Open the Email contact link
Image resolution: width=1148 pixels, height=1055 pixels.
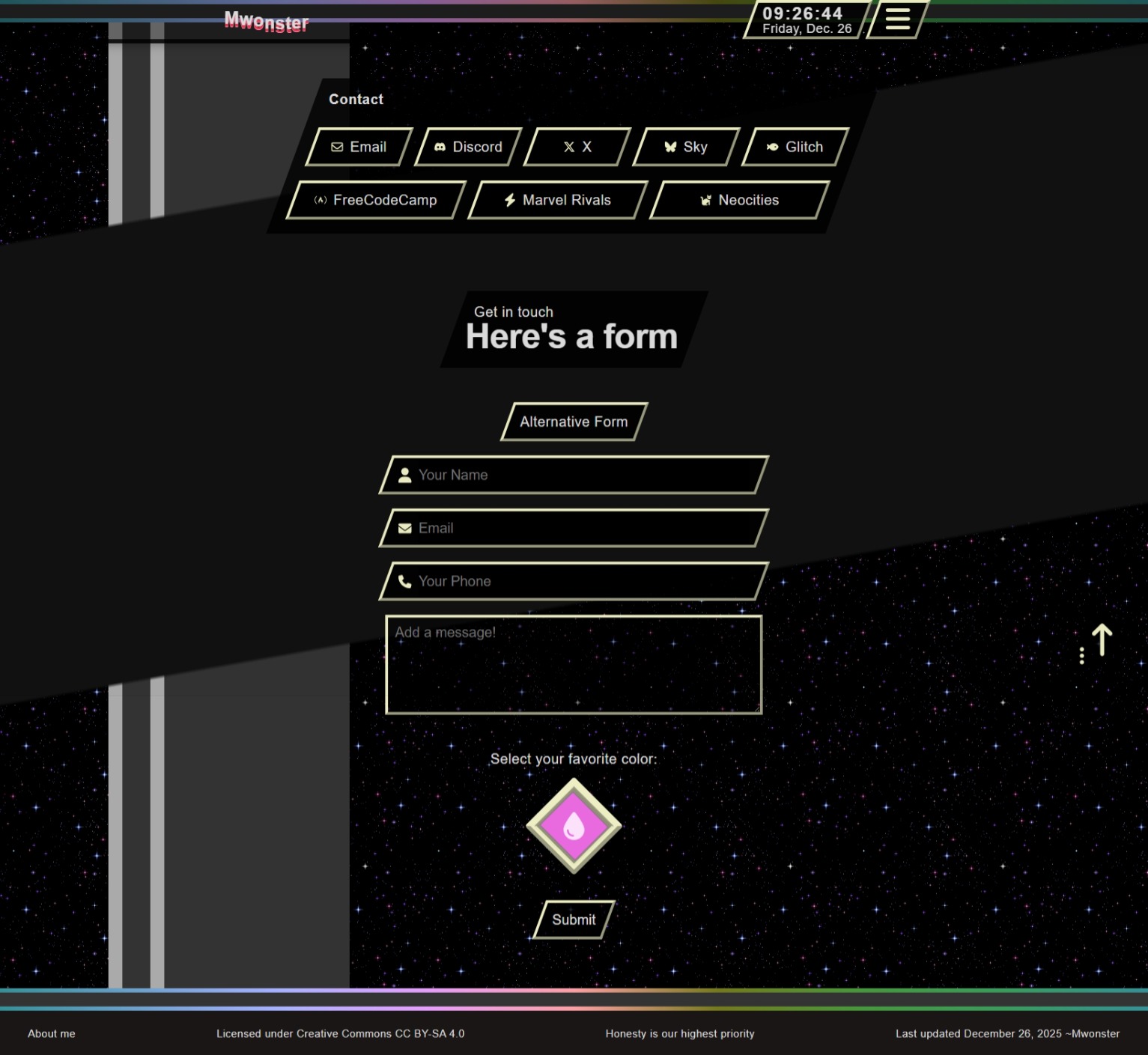pos(359,147)
